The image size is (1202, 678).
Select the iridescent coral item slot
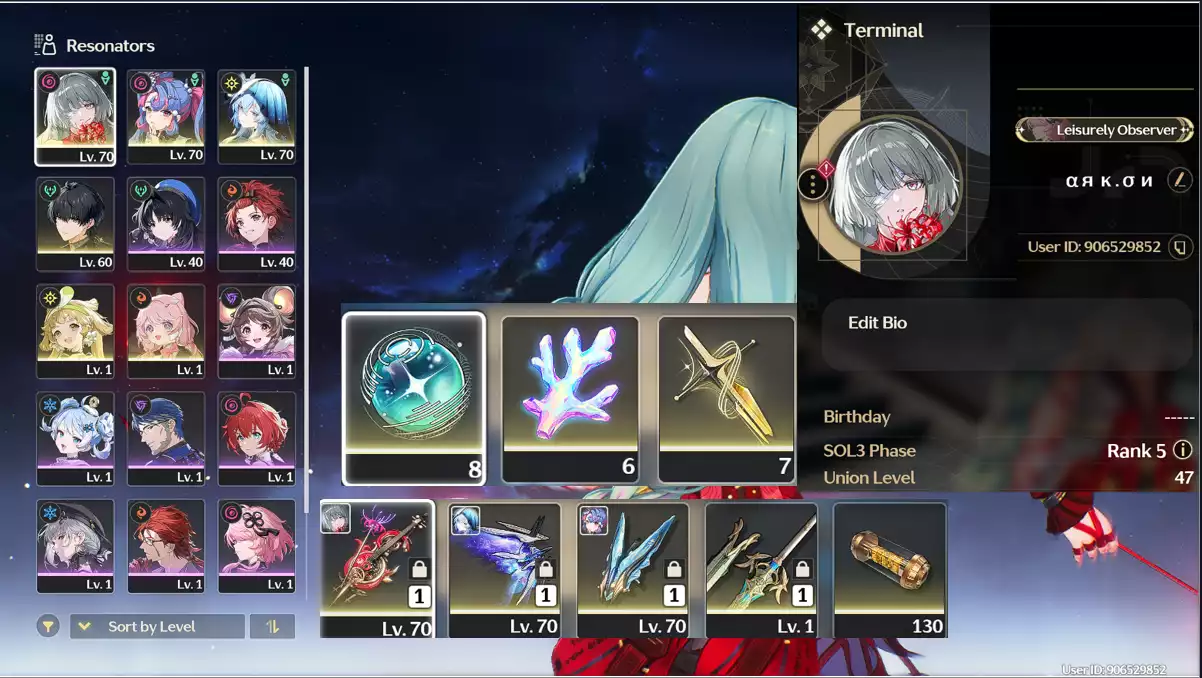(570, 397)
